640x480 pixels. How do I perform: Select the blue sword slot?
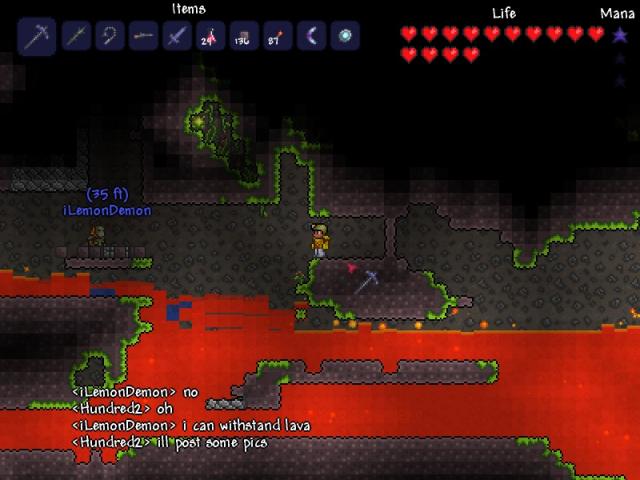[178, 37]
